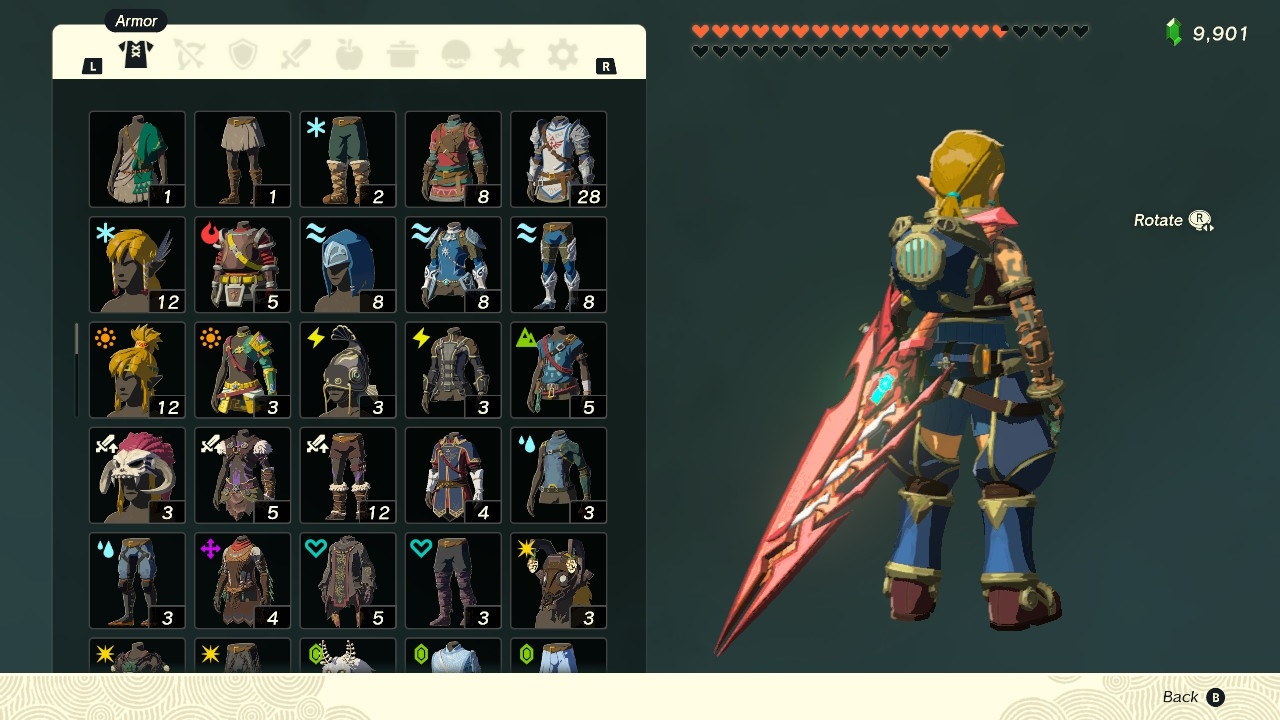Click the Armor tab label
Screen dimensions: 1280x720
(135, 20)
